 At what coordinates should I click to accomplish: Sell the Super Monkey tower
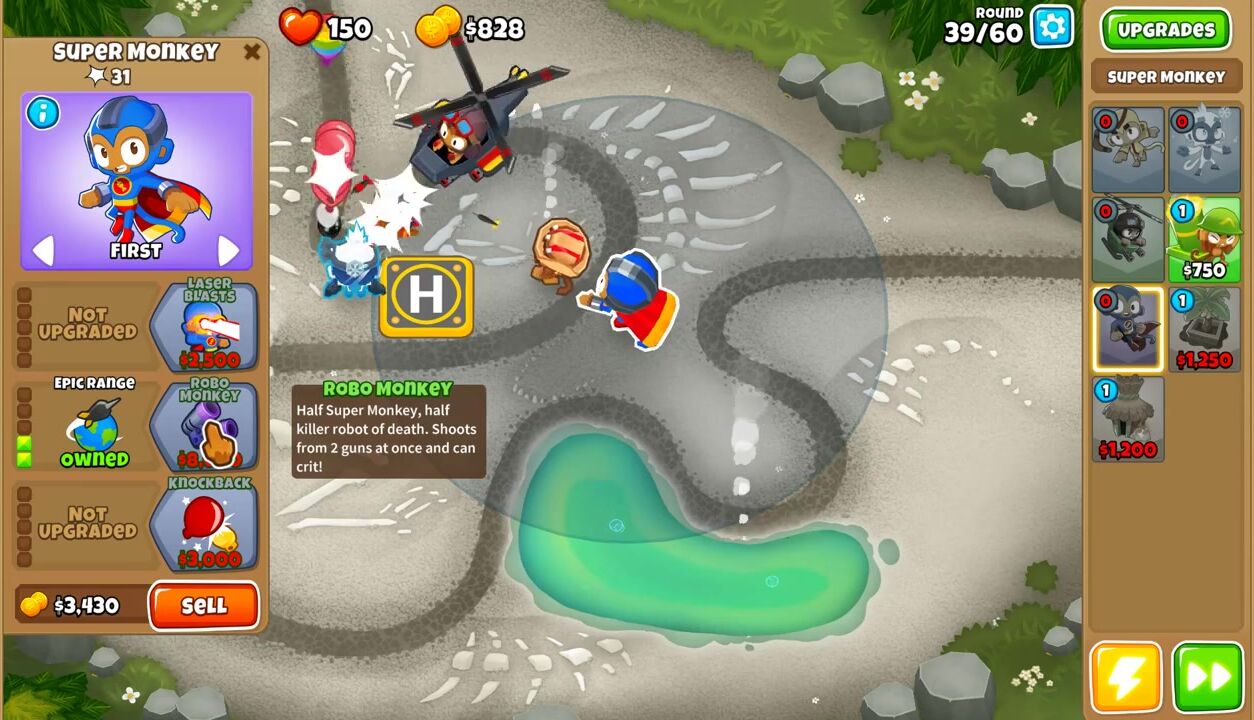[x=204, y=606]
